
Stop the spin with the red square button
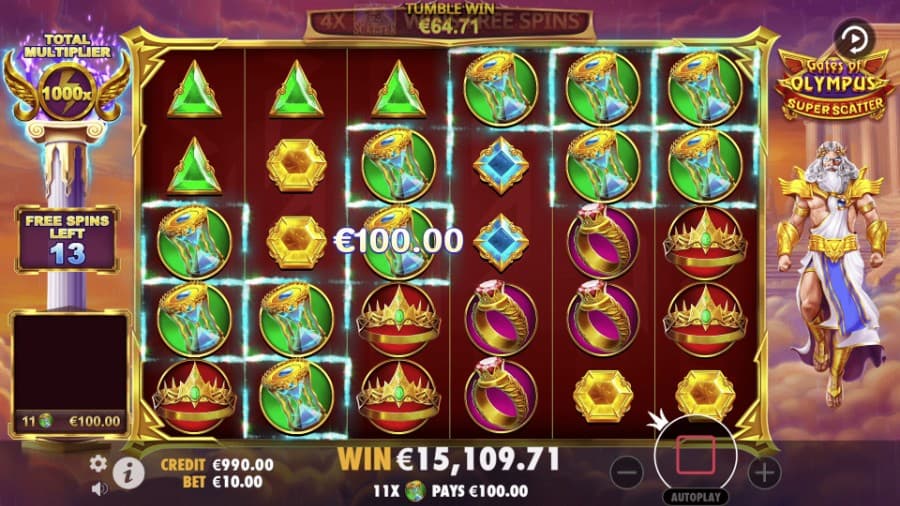695,456
